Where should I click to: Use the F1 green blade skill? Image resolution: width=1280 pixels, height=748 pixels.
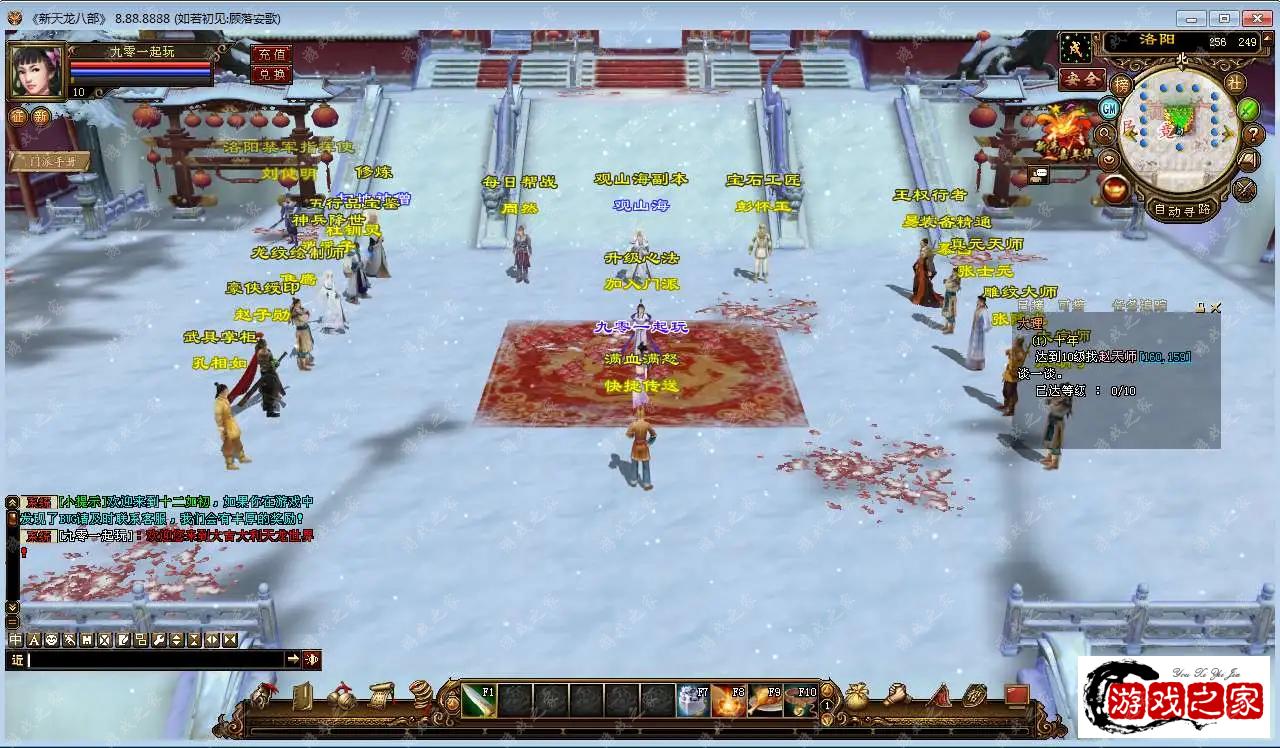coord(477,700)
